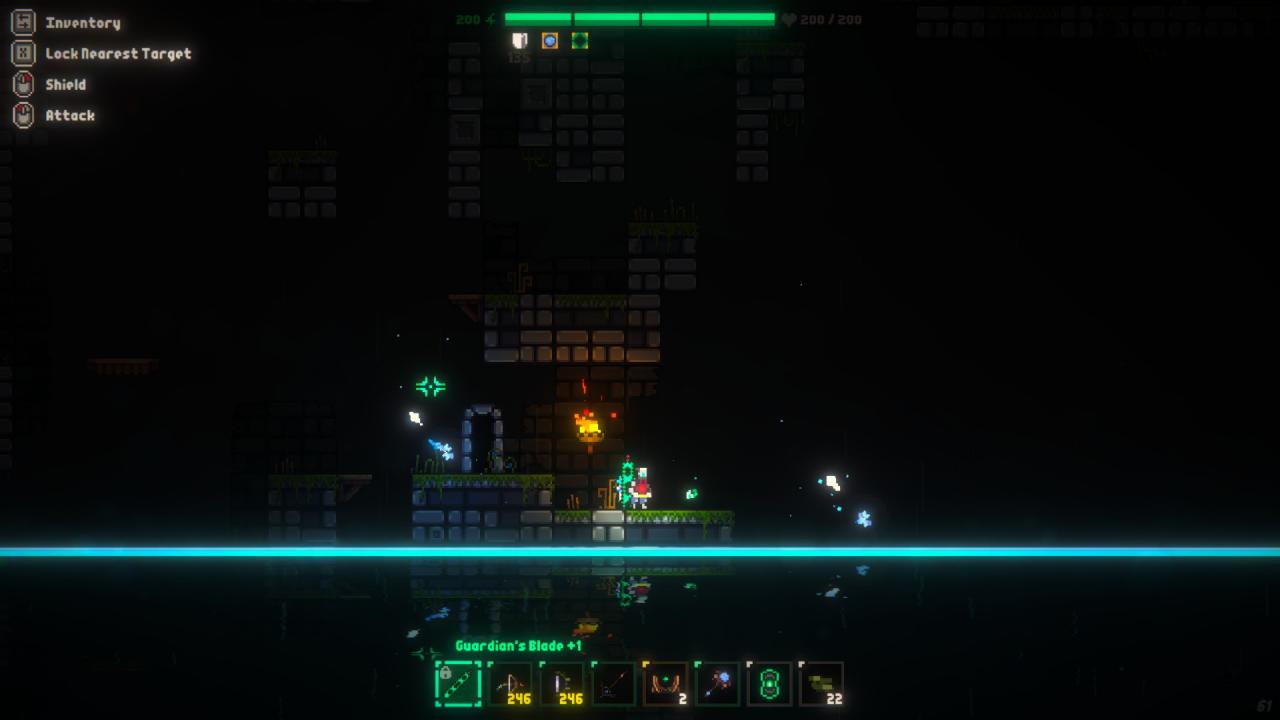Select the yellow-green item with 22 count
The image size is (1280, 720).
tap(822, 684)
